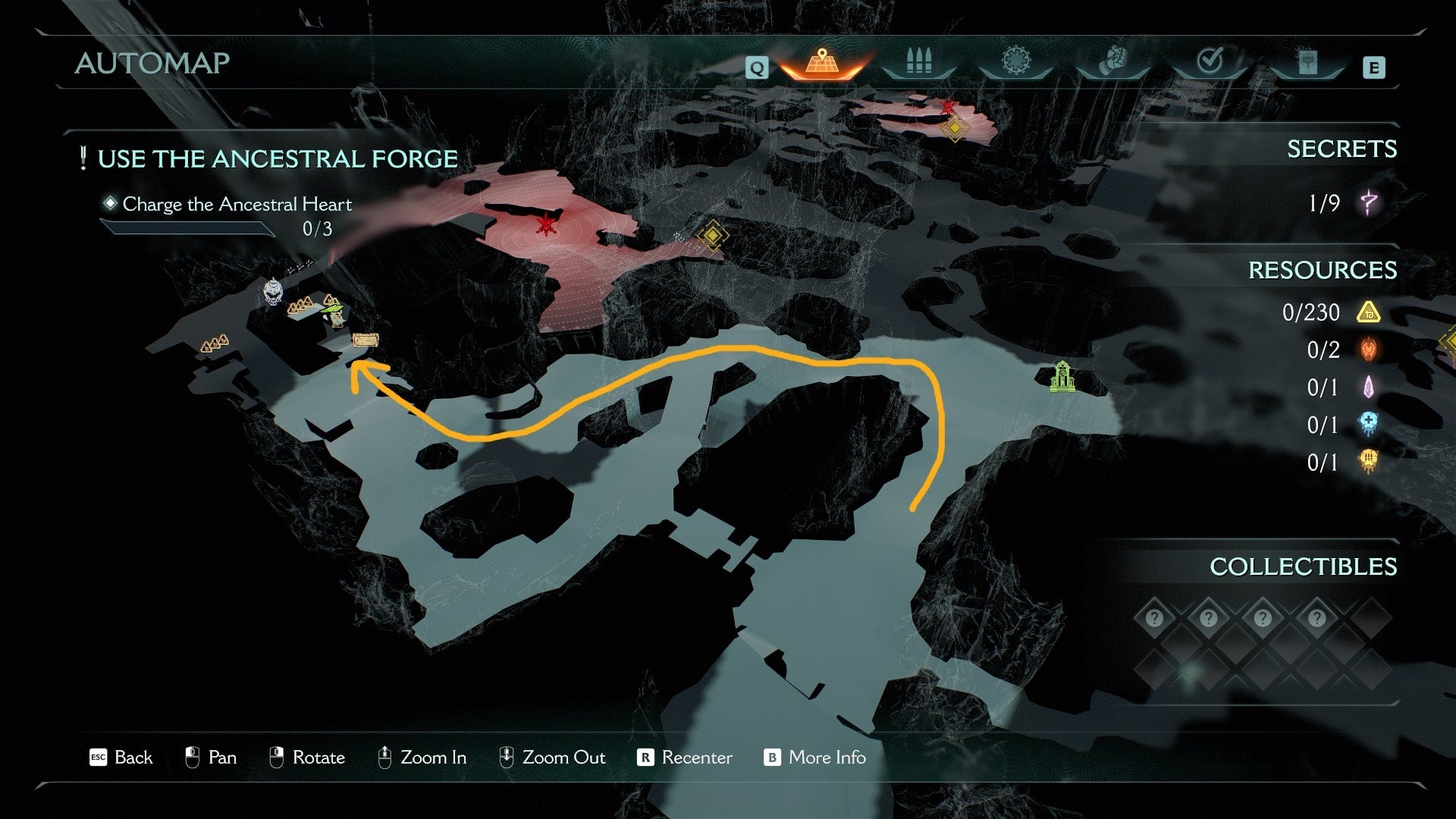
Task: Select the gold chest marker on map
Action: pos(365,340)
